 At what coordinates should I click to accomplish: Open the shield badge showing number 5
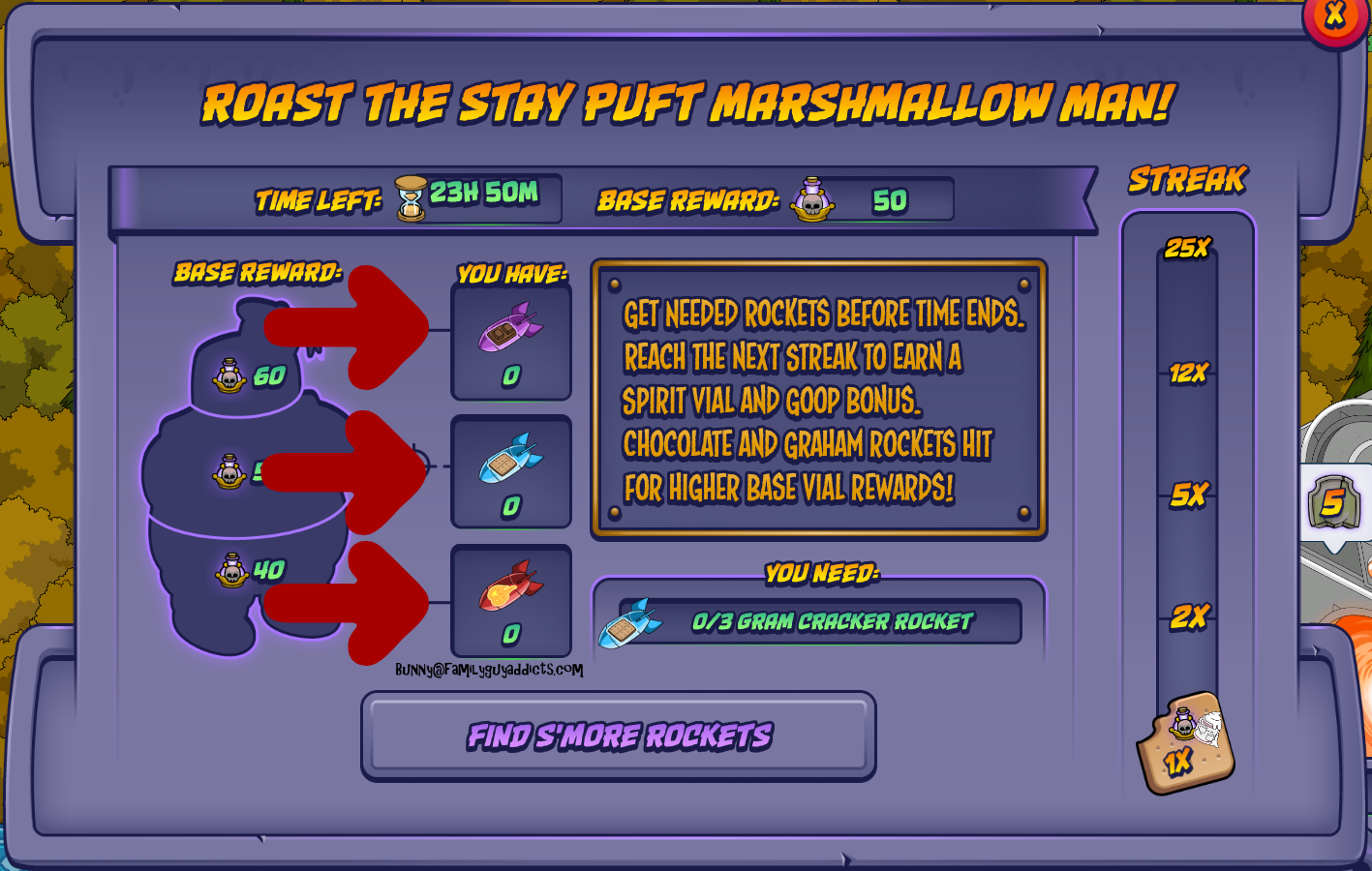tap(1334, 502)
